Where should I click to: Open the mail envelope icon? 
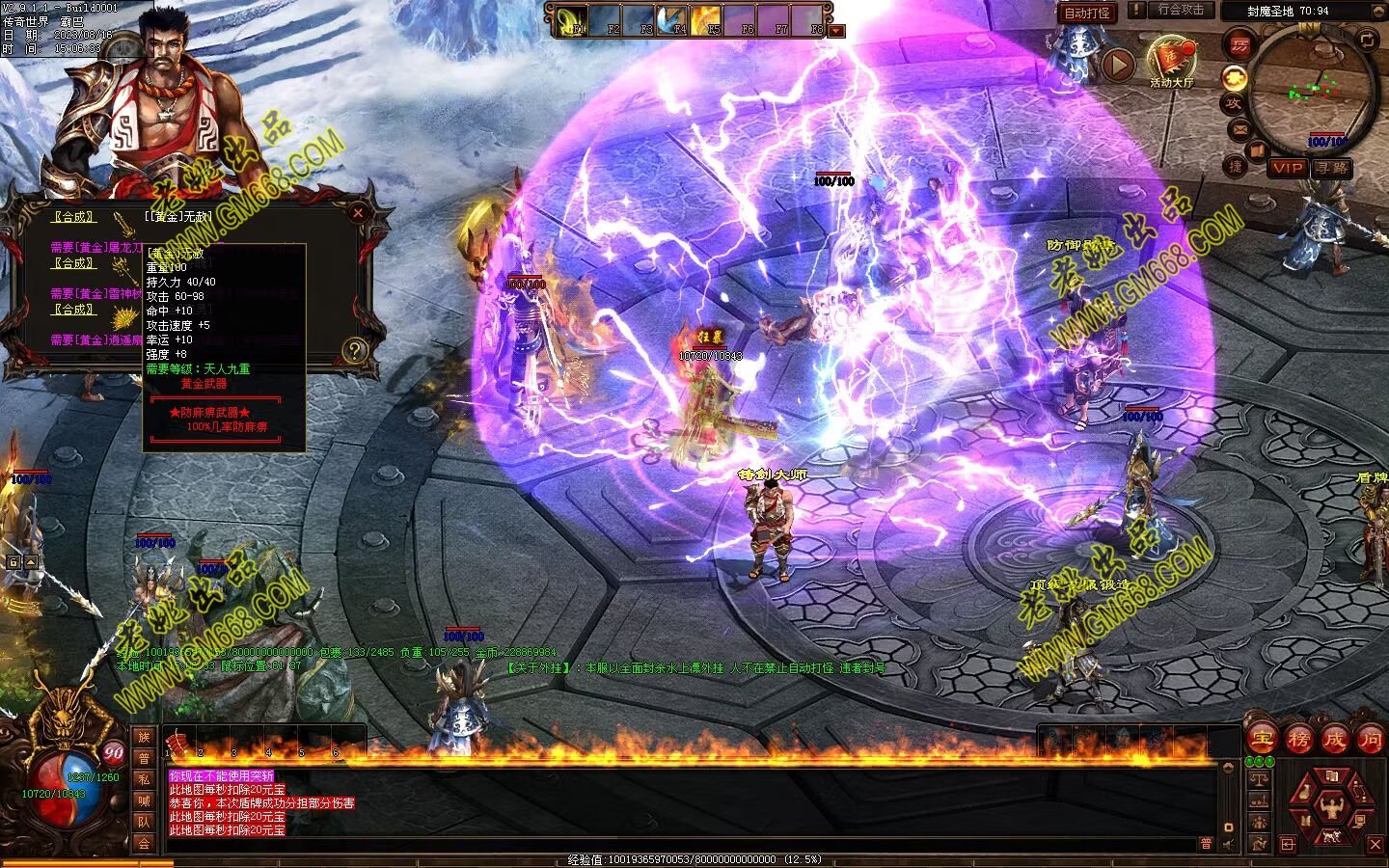pyautogui.click(x=1239, y=129)
